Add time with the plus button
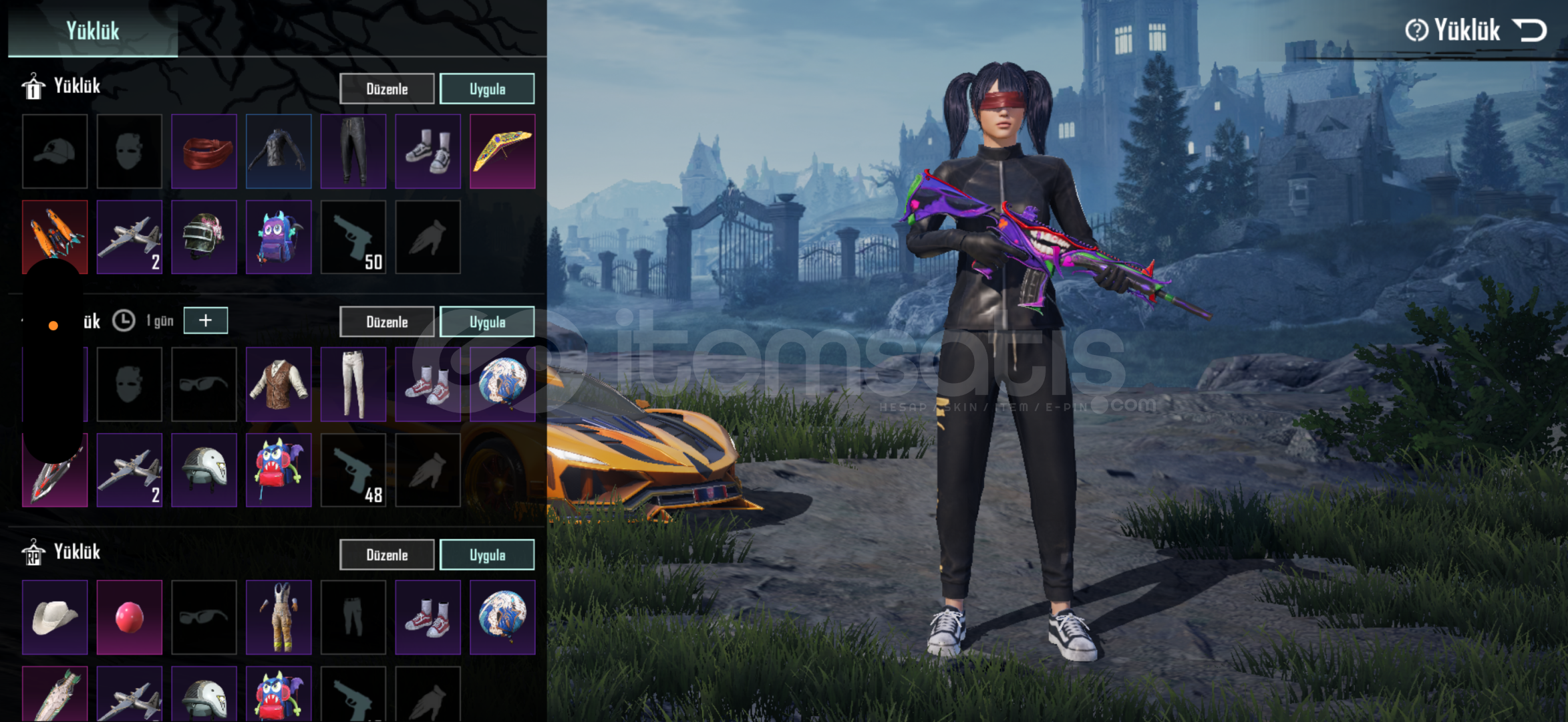 (x=205, y=320)
